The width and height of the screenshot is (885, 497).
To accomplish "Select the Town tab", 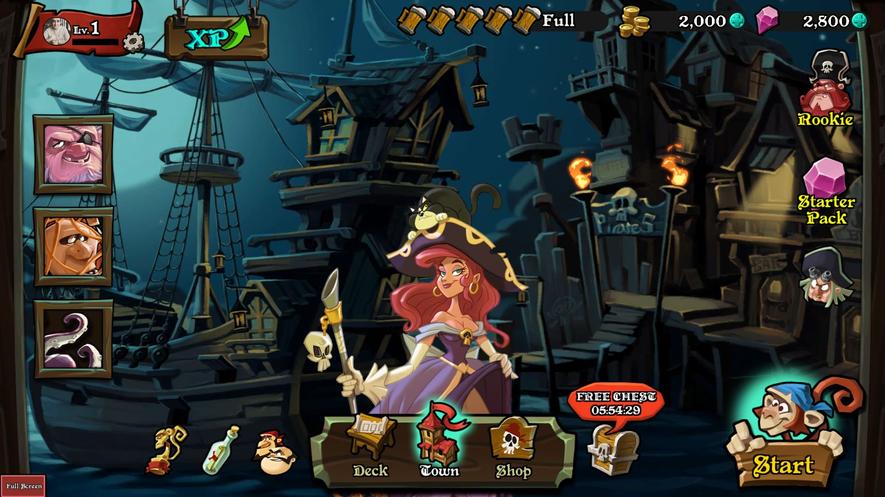I will click(439, 445).
